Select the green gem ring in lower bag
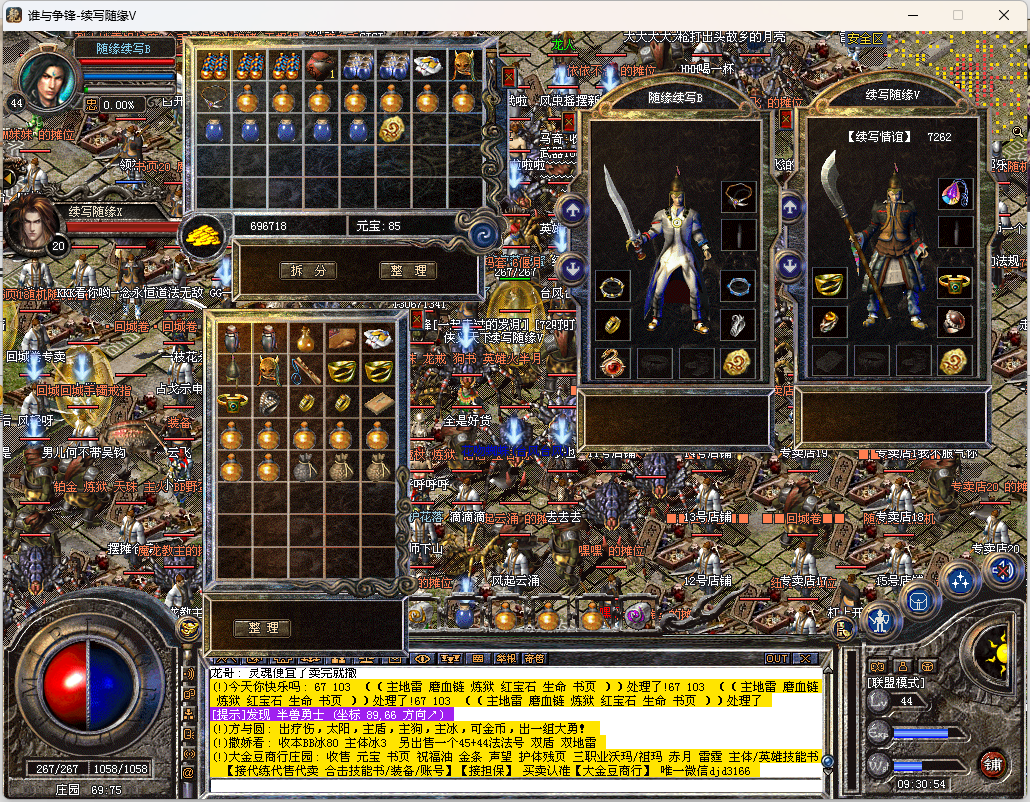1030x802 pixels. (233, 402)
